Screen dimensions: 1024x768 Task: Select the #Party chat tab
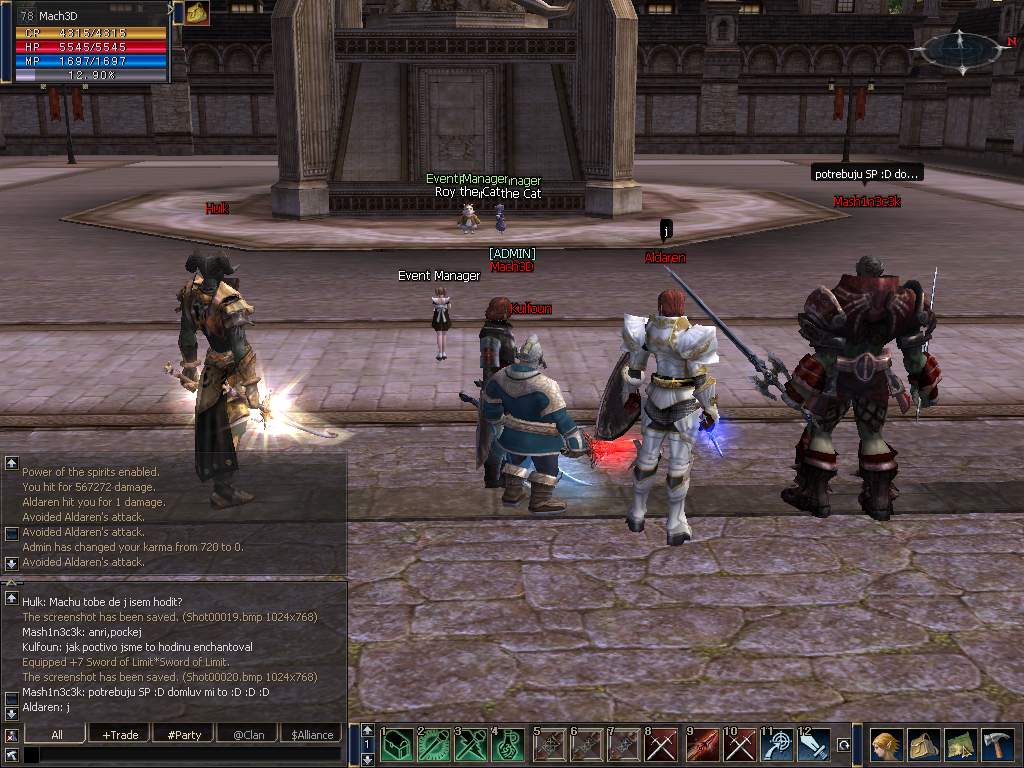click(x=184, y=734)
